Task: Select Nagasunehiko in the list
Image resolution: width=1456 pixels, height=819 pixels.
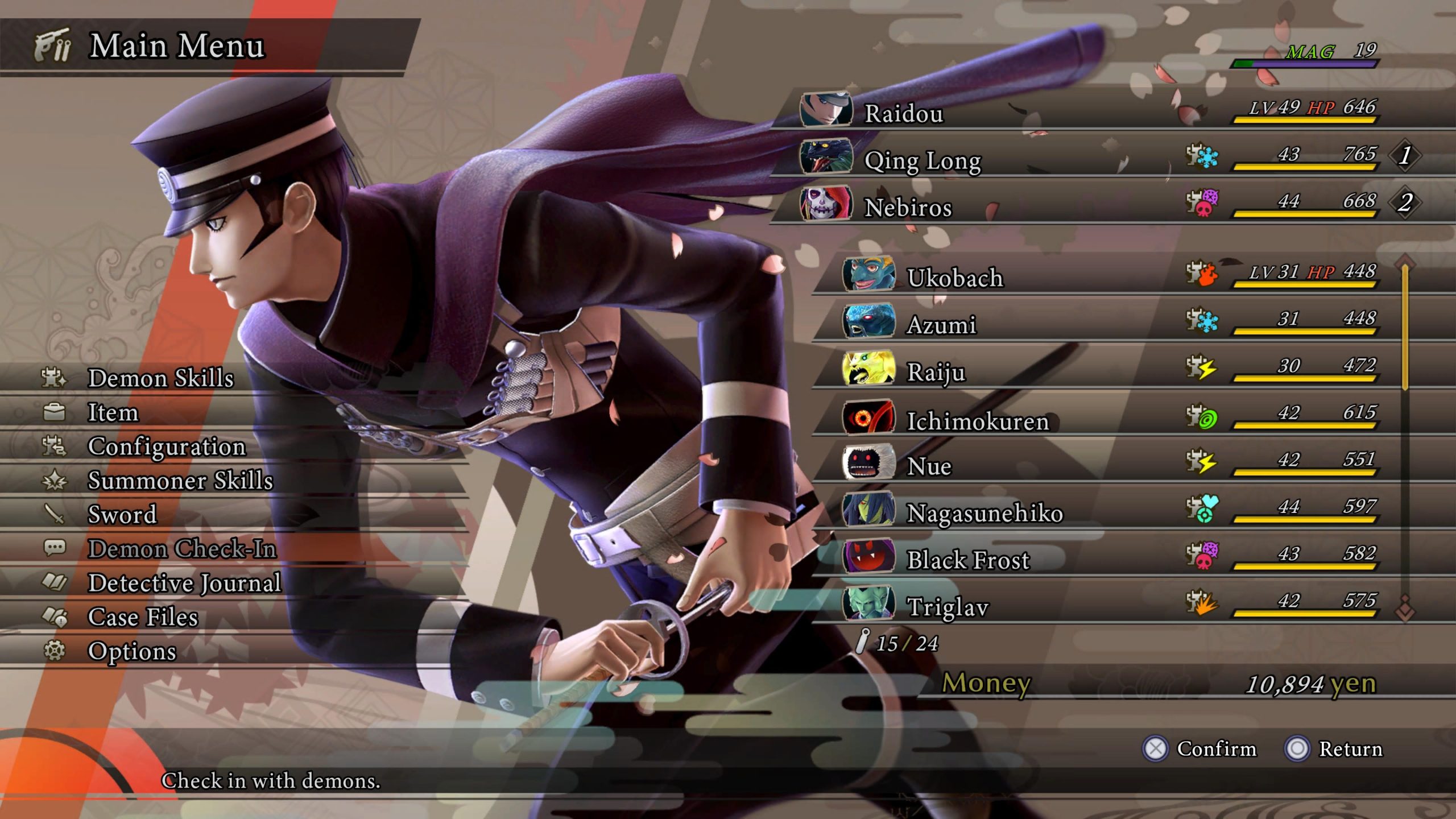Action: 984,513
